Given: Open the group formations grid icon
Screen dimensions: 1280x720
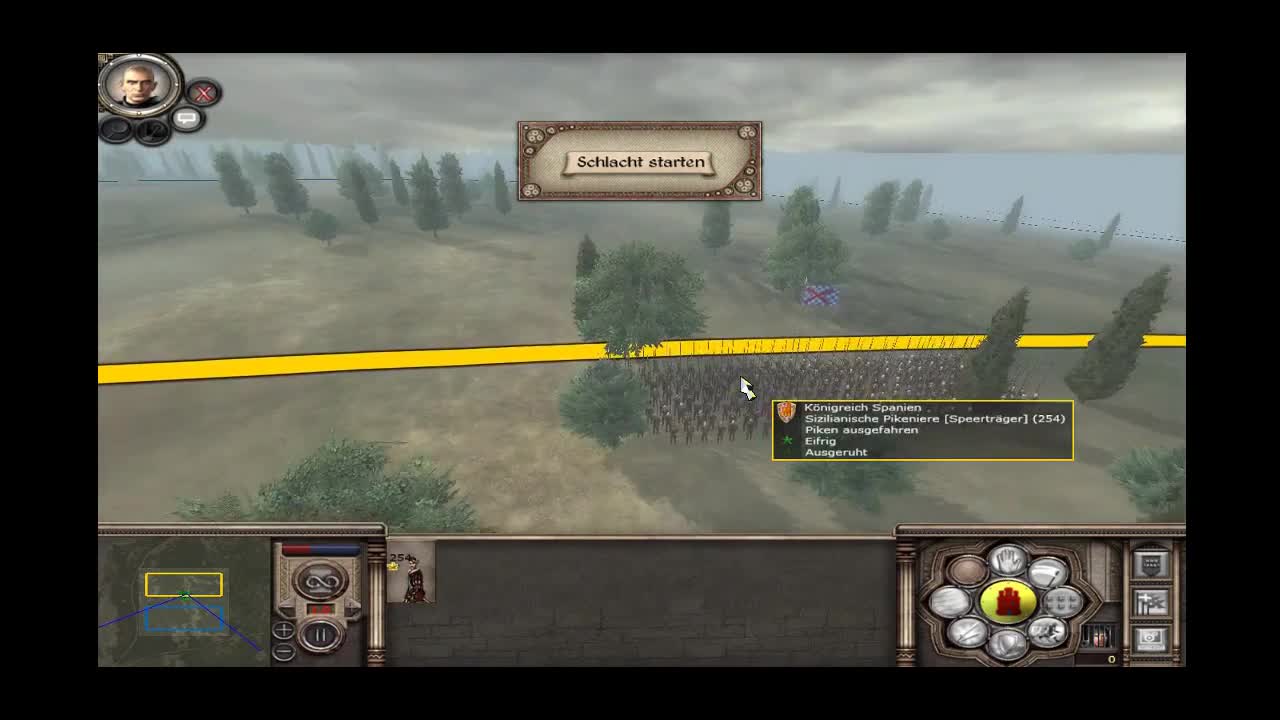Looking at the screenshot, I should (x=1060, y=604).
